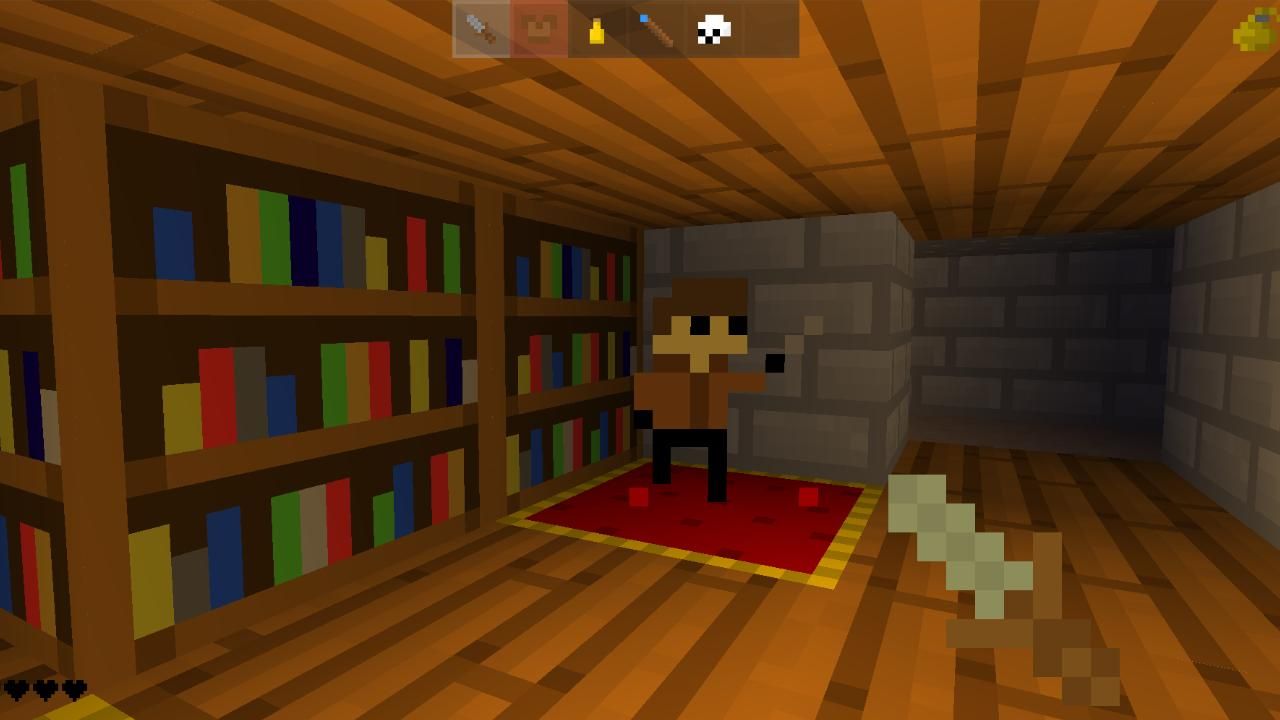Select the highlighted saddle item in the hotbar
Image resolution: width=1280 pixels, height=720 pixels.
(537, 28)
